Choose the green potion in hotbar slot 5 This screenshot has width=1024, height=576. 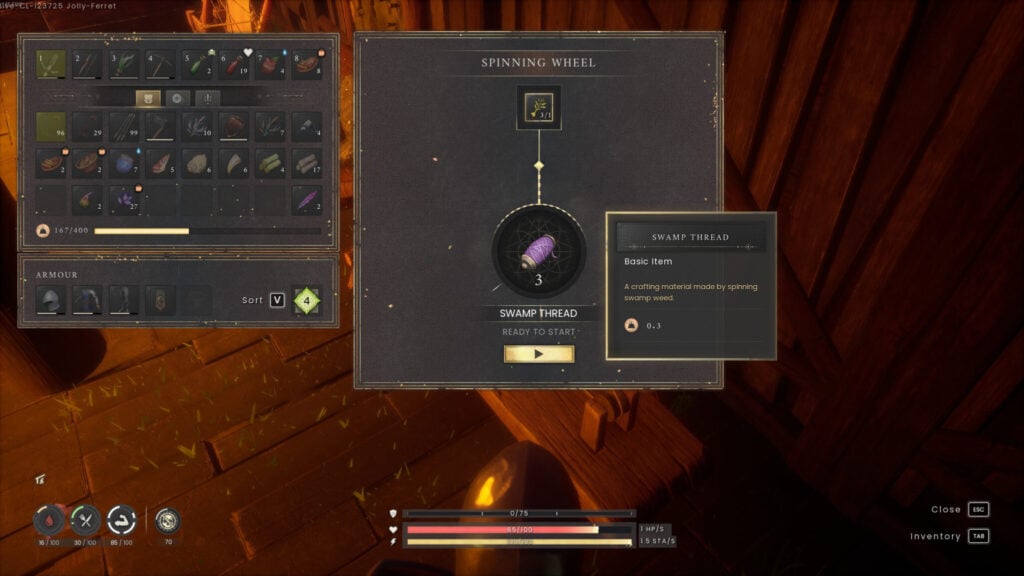pos(198,65)
